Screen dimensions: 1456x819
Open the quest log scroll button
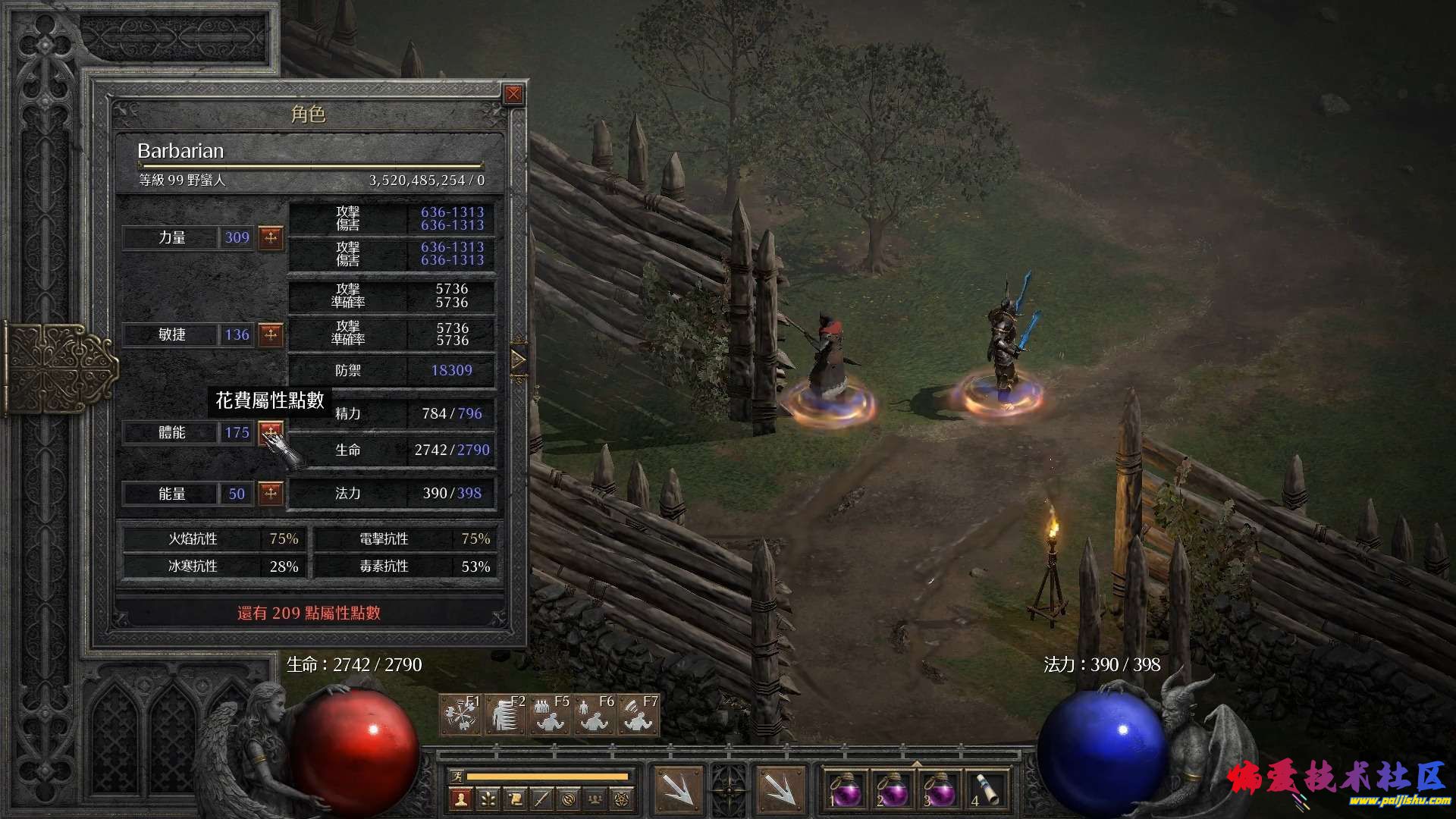coord(515,799)
